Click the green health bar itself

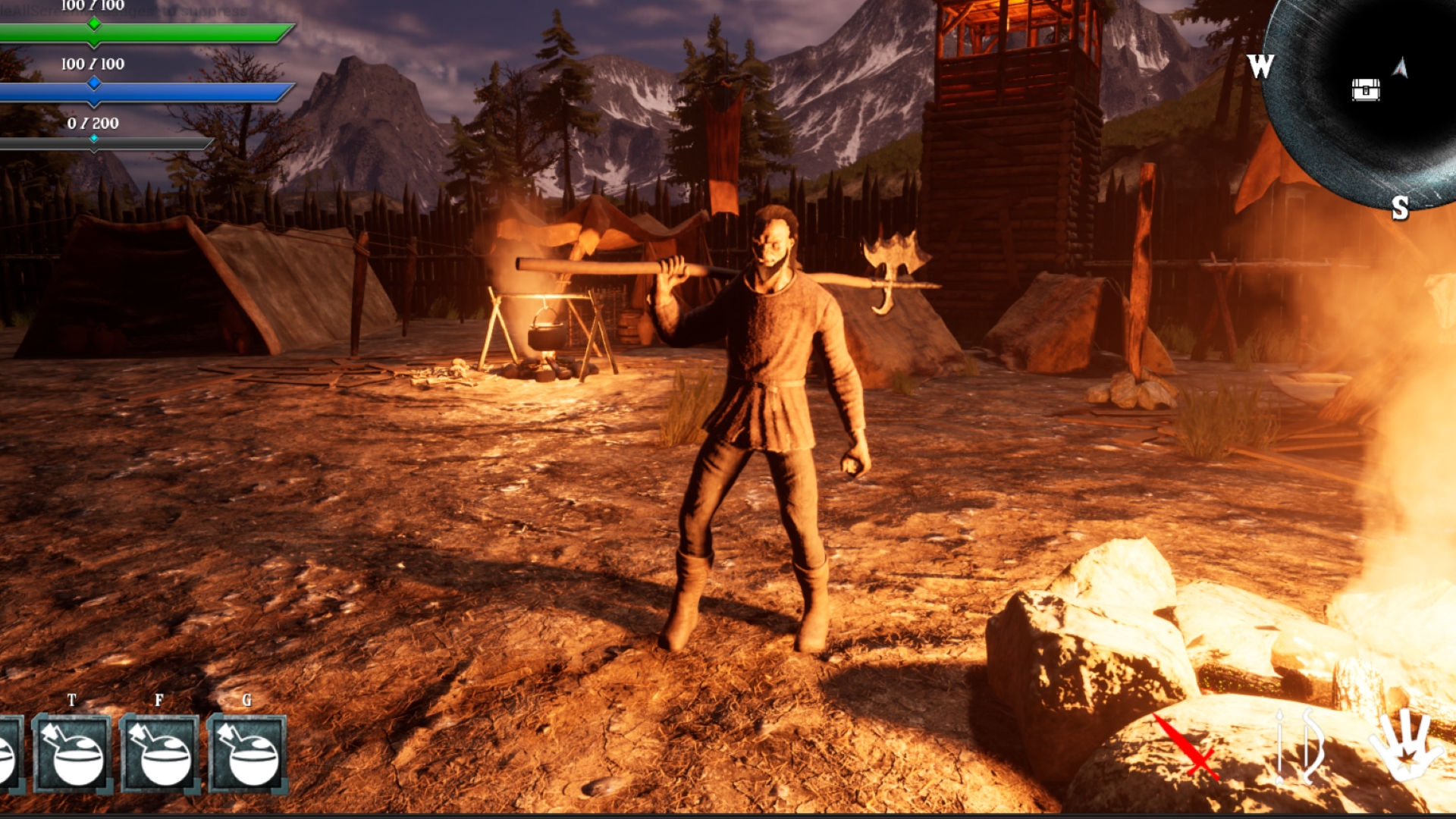190,33
